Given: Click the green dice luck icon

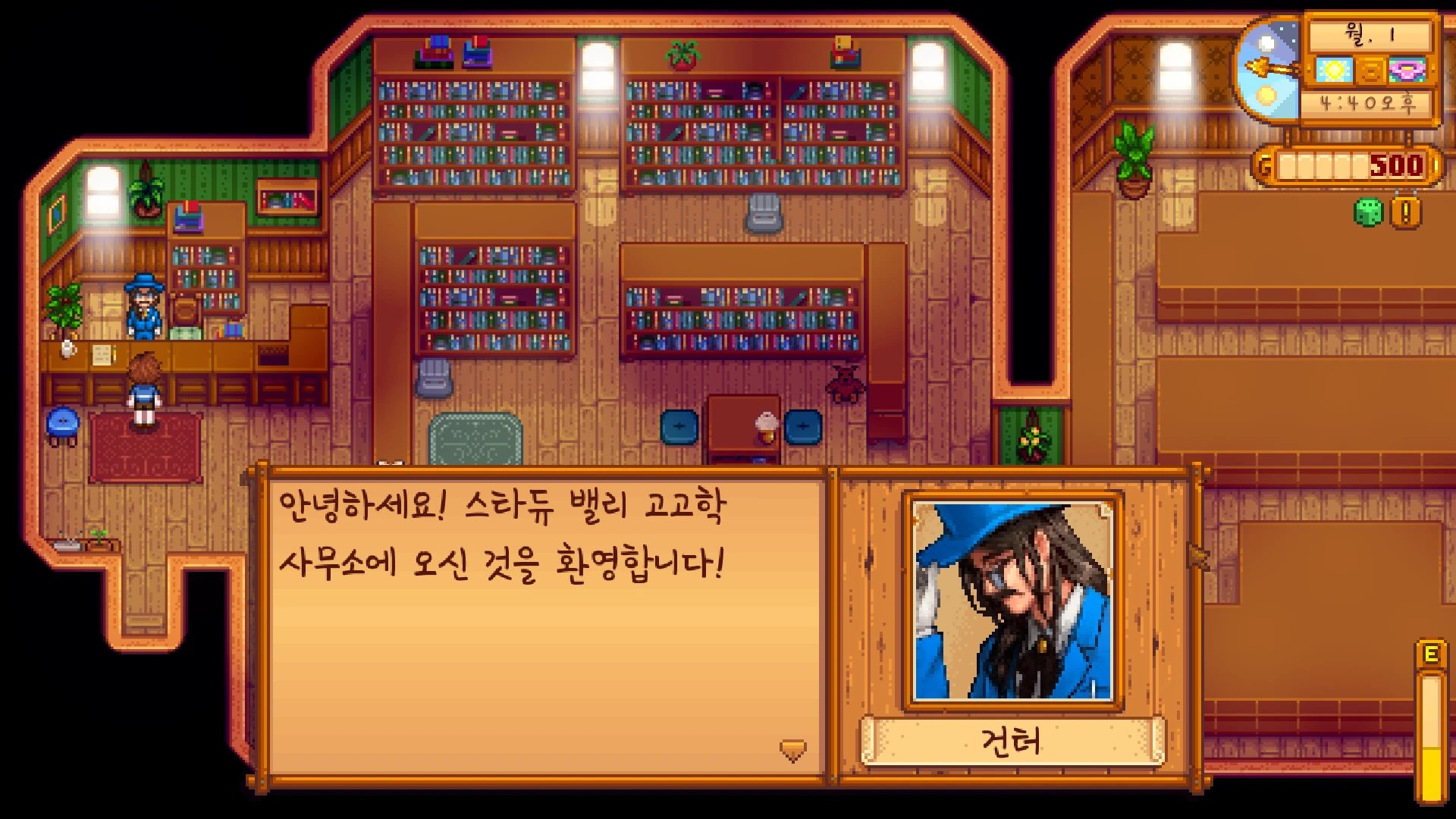Looking at the screenshot, I should click(1369, 213).
